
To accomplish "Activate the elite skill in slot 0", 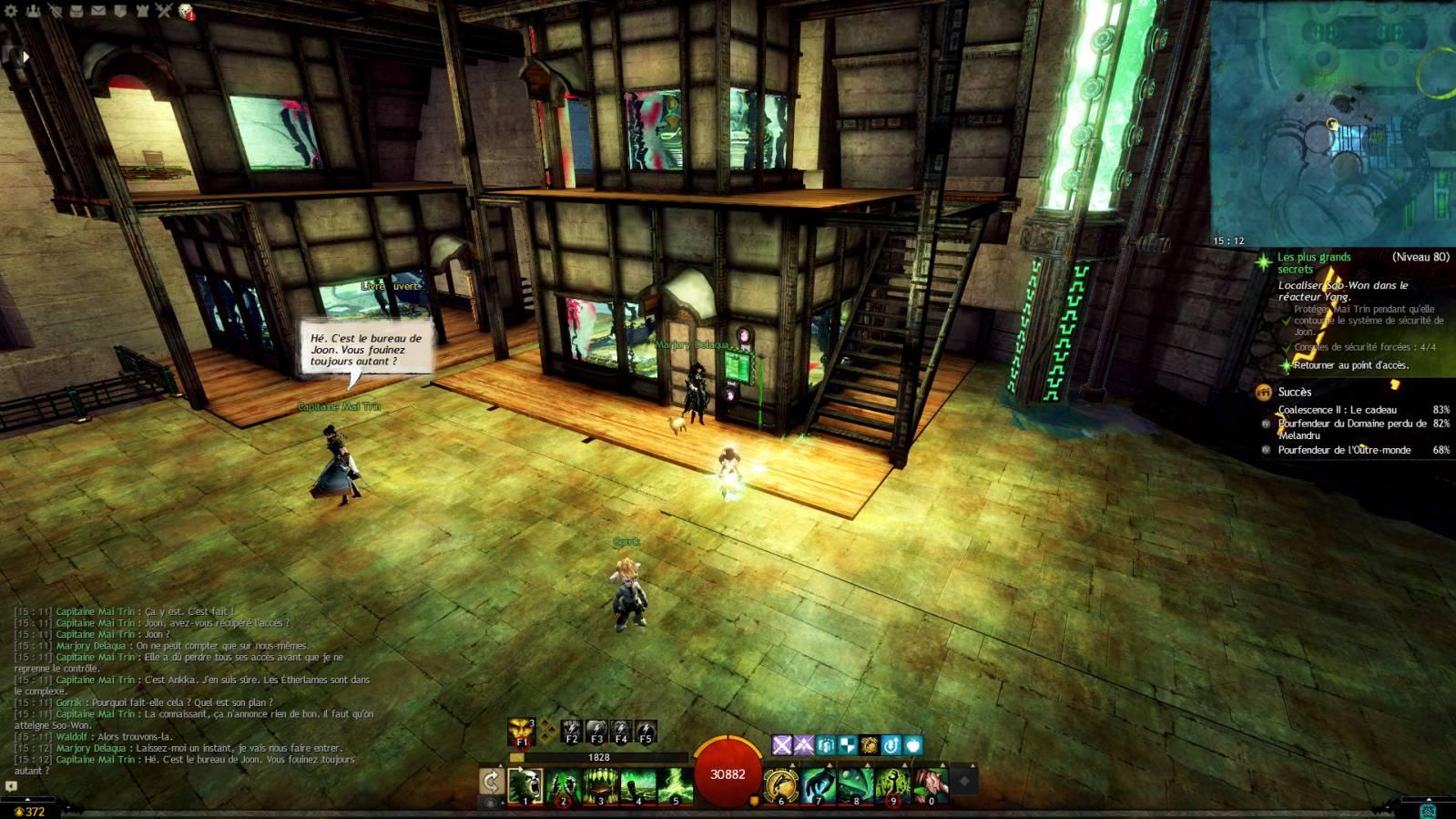I will coord(930,784).
